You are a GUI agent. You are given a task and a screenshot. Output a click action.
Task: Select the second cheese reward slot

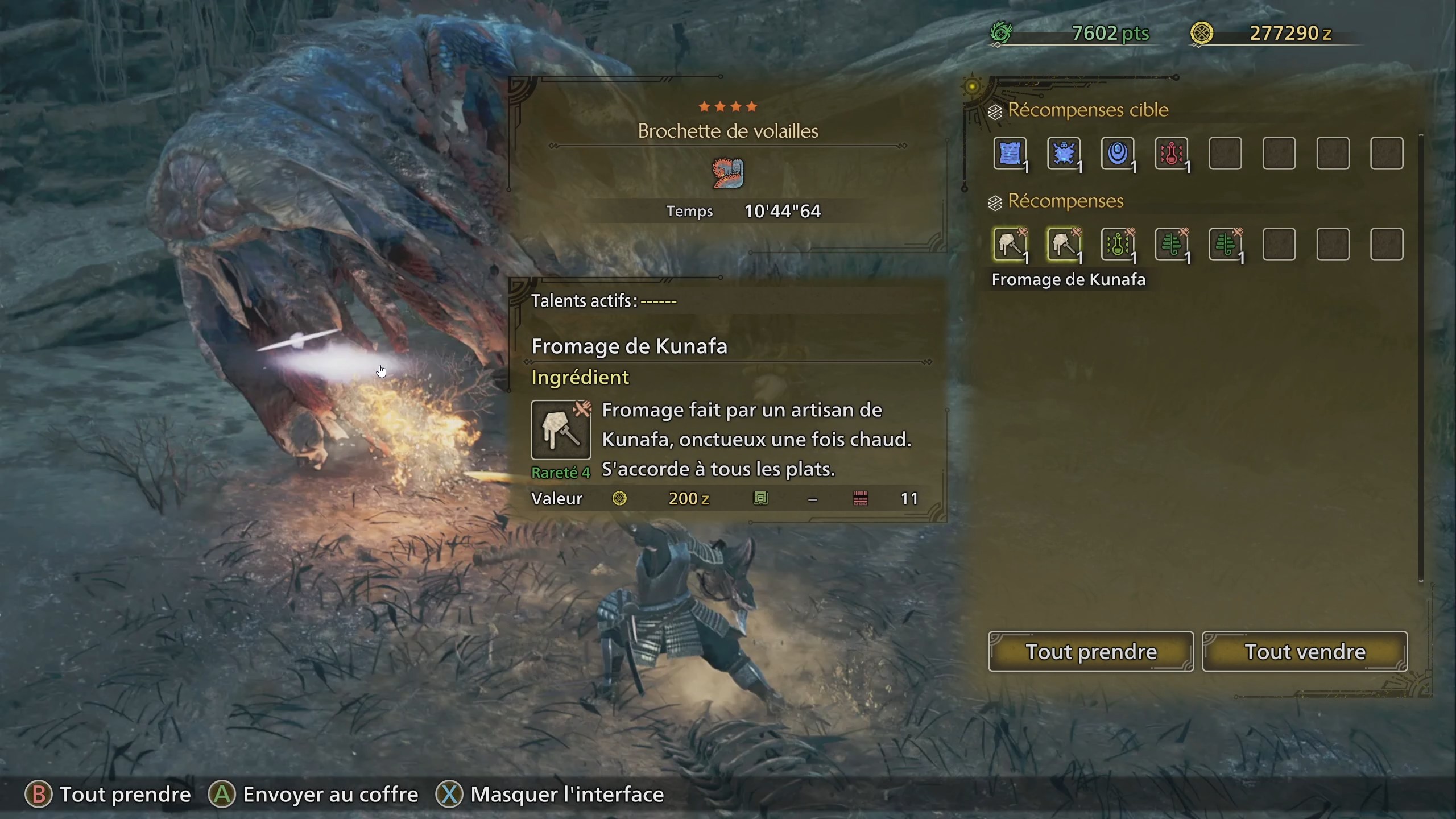click(1064, 245)
